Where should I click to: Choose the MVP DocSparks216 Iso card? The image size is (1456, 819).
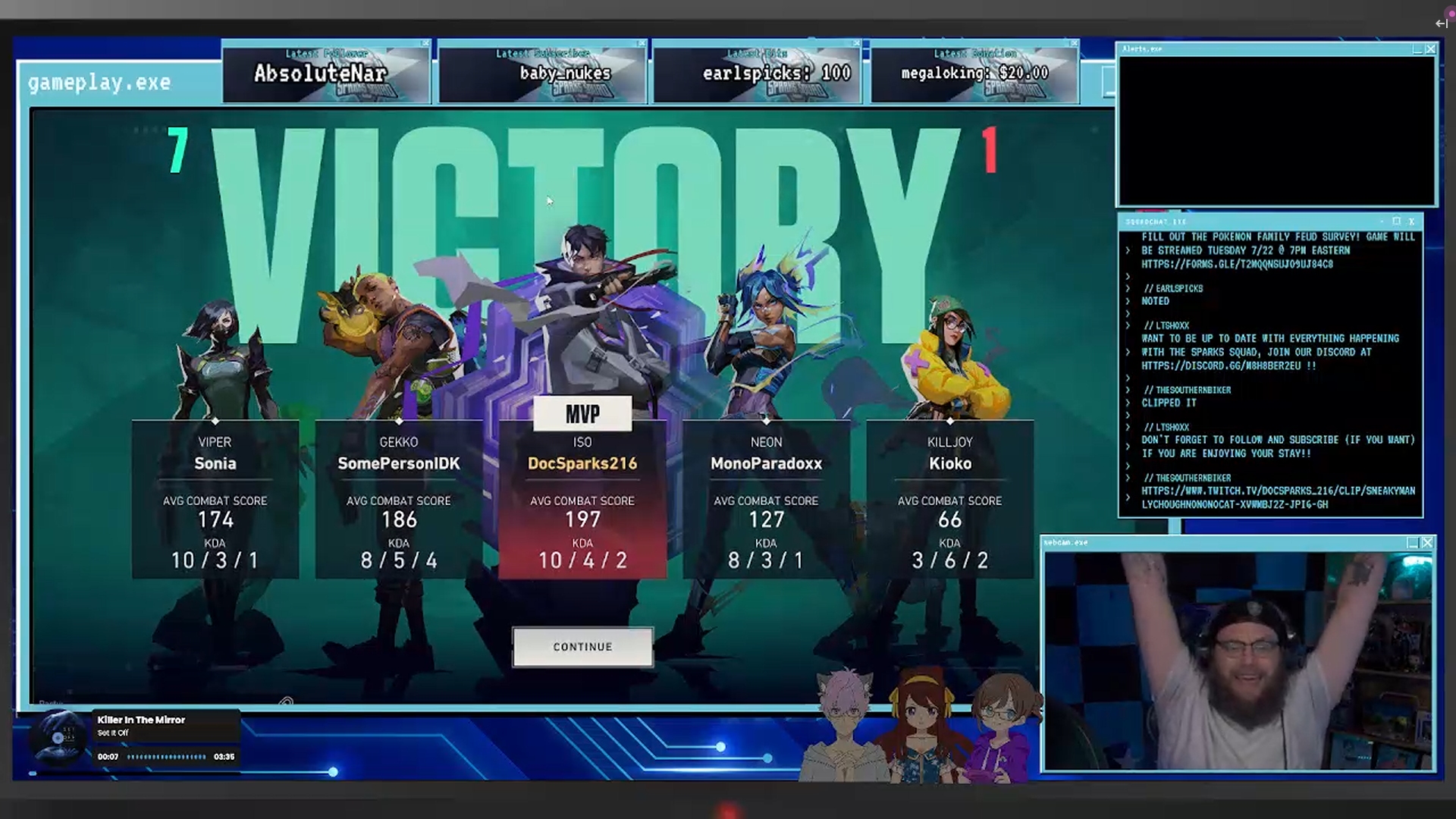pyautogui.click(x=582, y=499)
